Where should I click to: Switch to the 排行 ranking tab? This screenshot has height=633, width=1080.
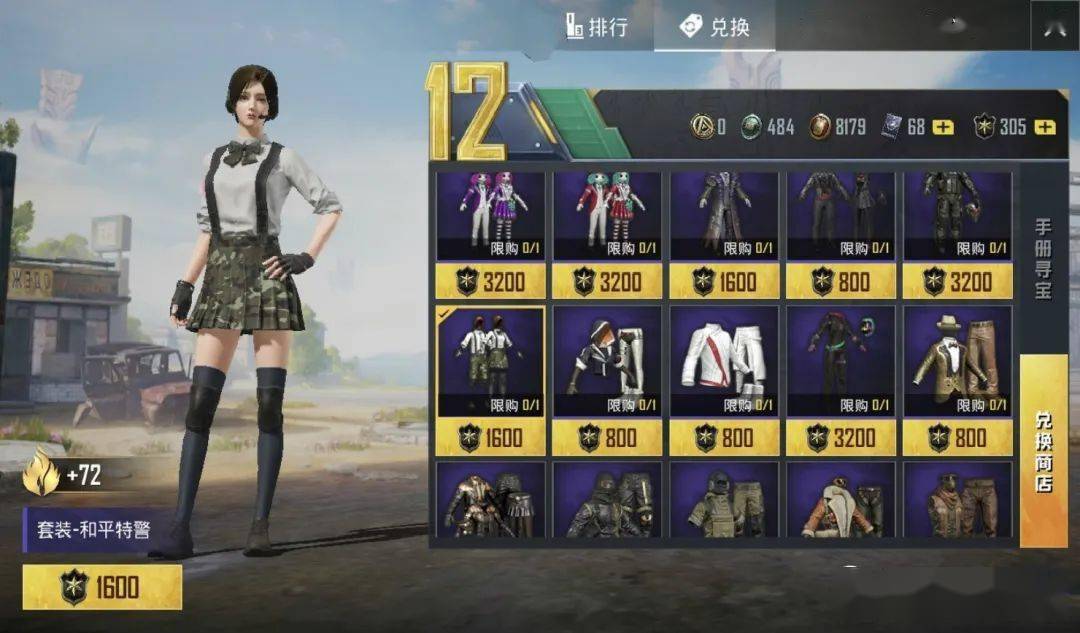tap(597, 27)
